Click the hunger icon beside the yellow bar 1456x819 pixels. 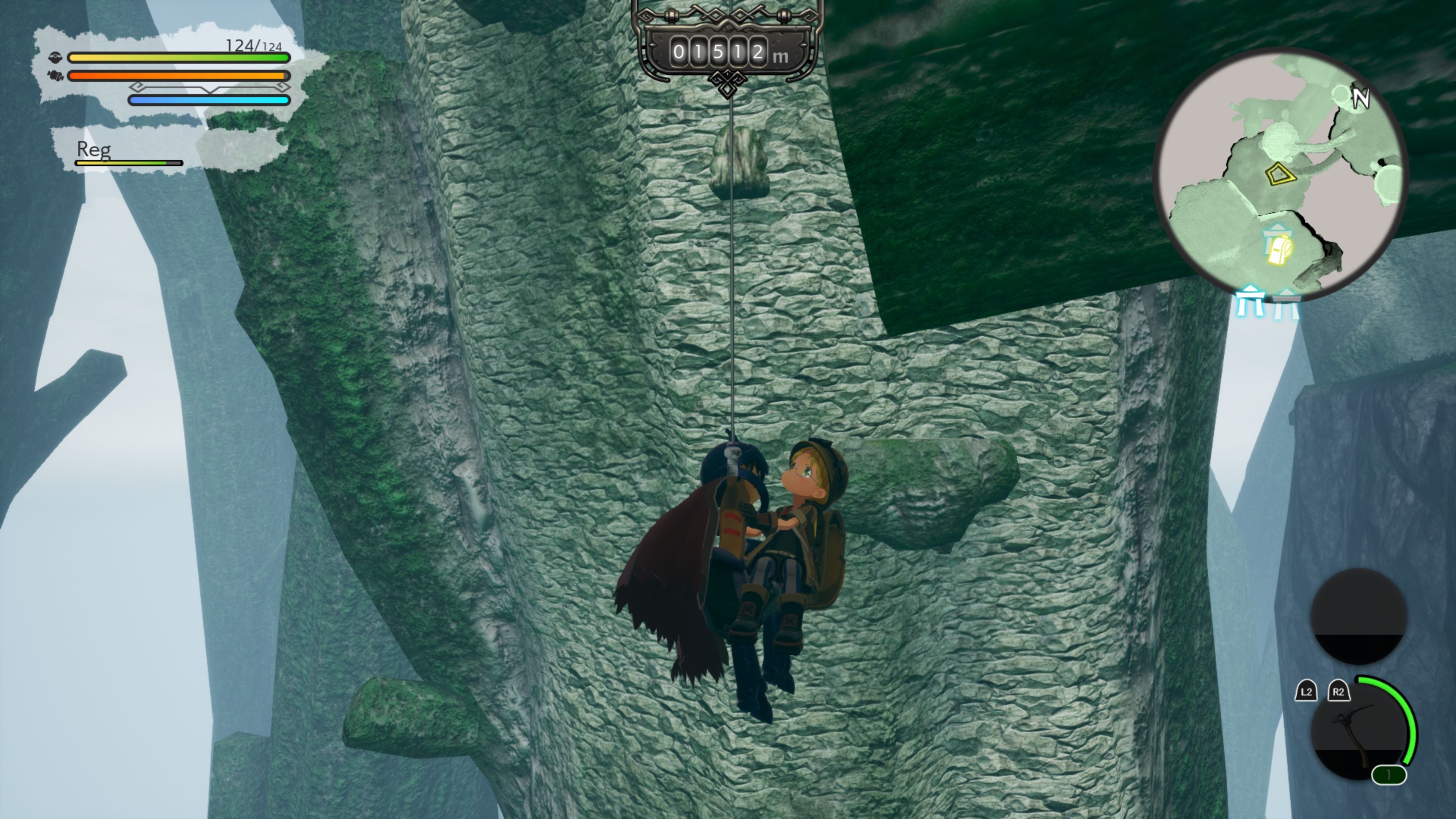[x=56, y=57]
